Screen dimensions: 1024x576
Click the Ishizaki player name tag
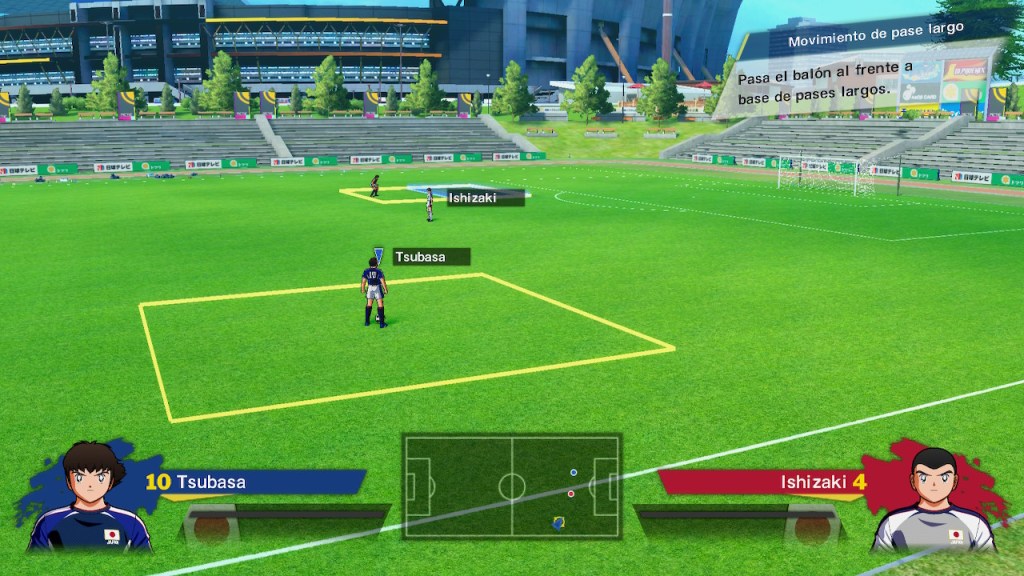tap(484, 198)
